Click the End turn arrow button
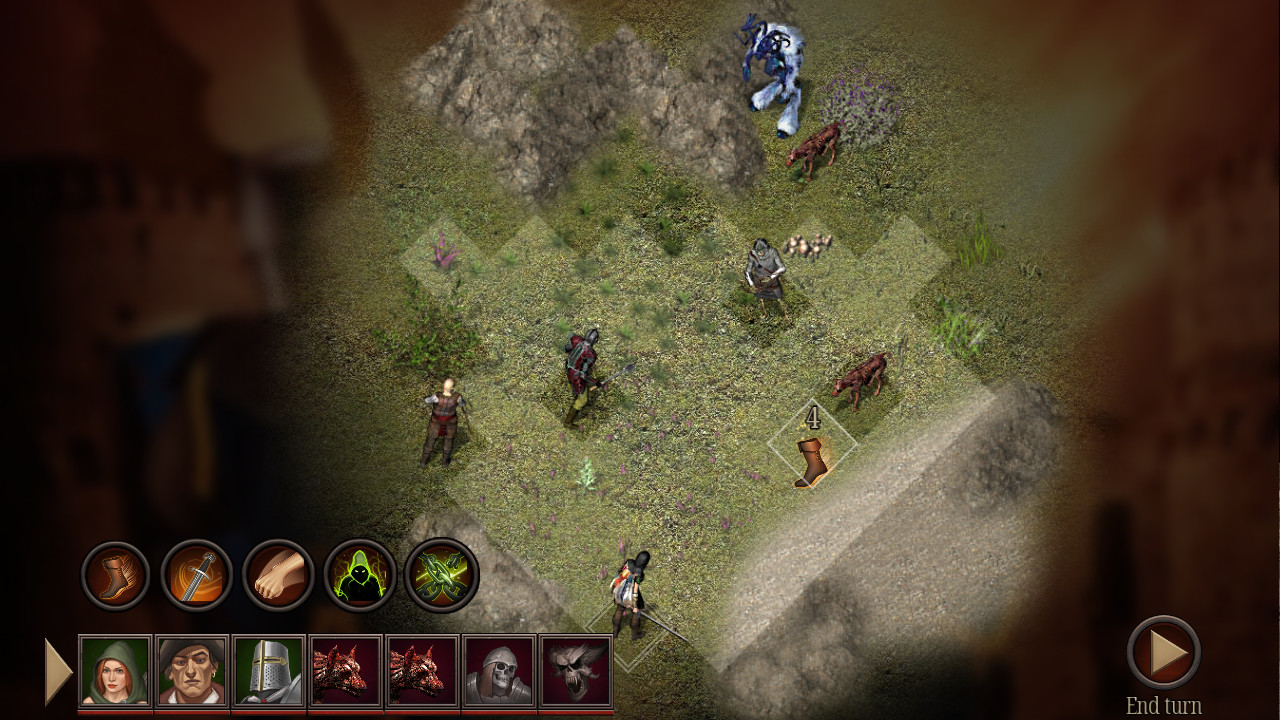The image size is (1280, 720). pyautogui.click(x=1166, y=650)
